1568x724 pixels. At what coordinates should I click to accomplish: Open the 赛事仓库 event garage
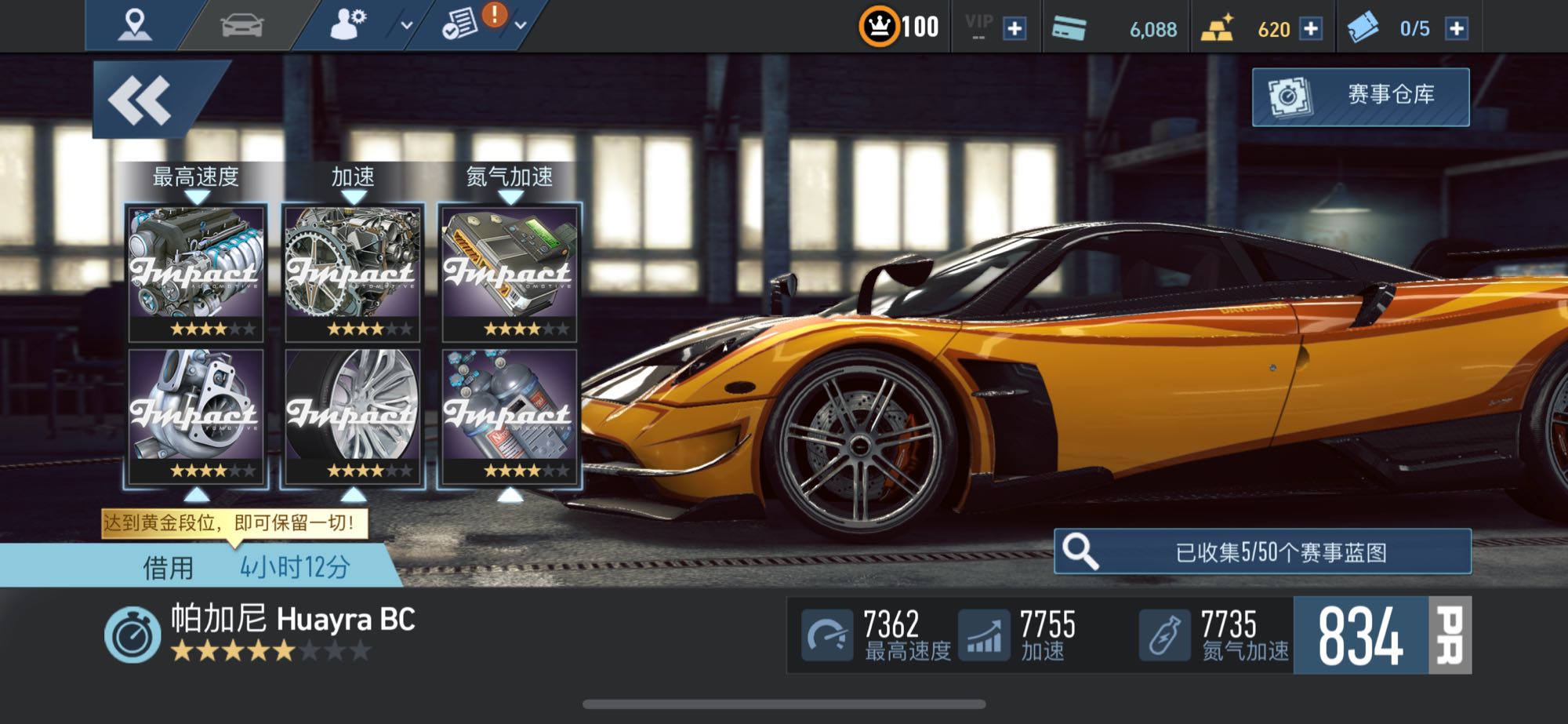(1360, 96)
